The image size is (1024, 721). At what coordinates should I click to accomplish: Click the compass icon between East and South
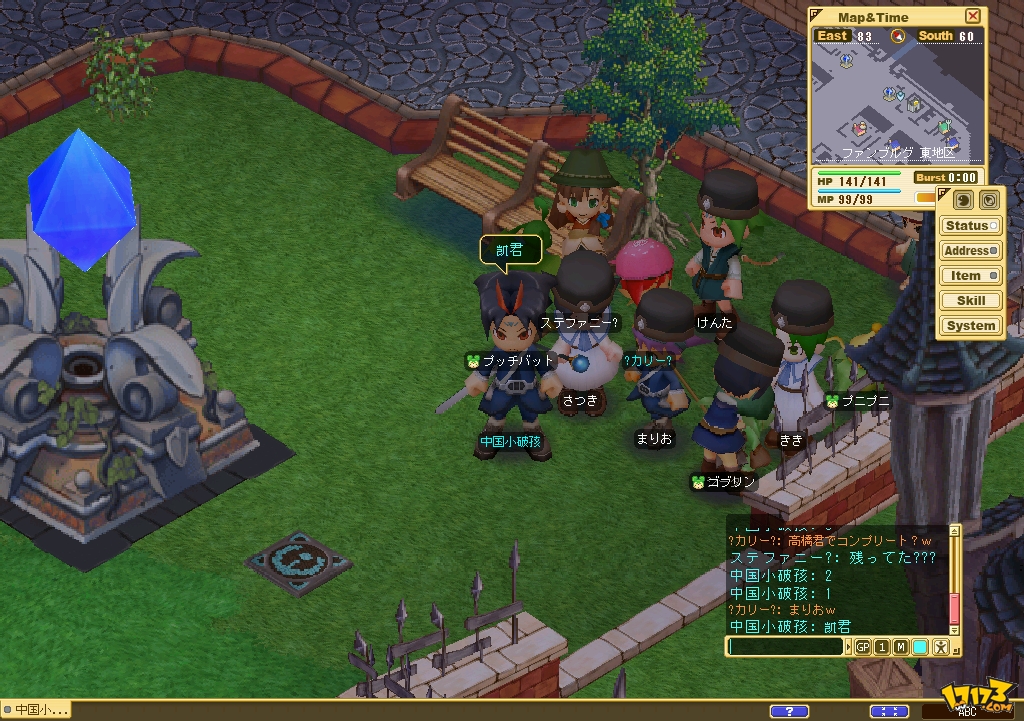point(897,36)
